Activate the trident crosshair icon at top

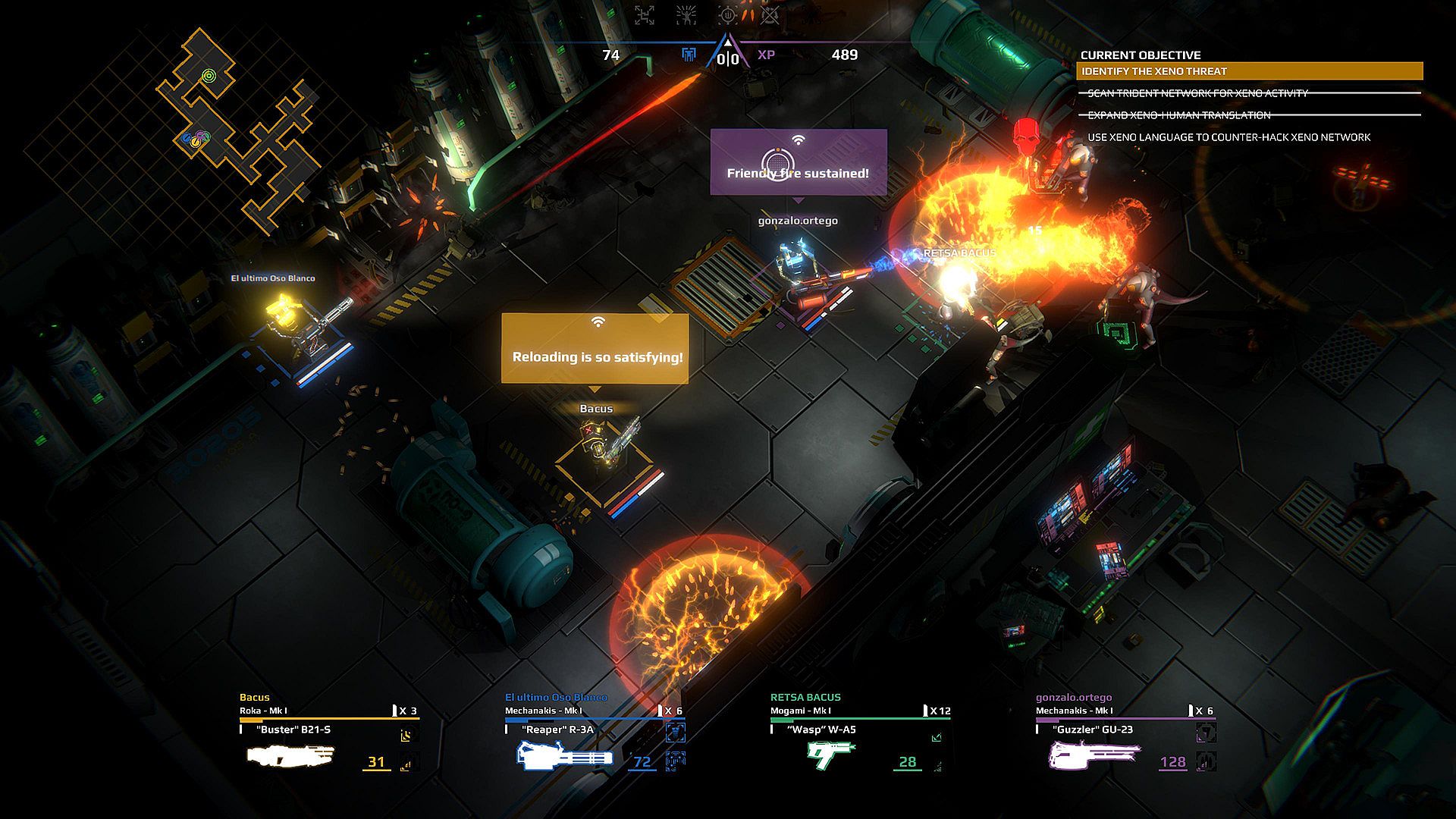pyautogui.click(x=727, y=15)
